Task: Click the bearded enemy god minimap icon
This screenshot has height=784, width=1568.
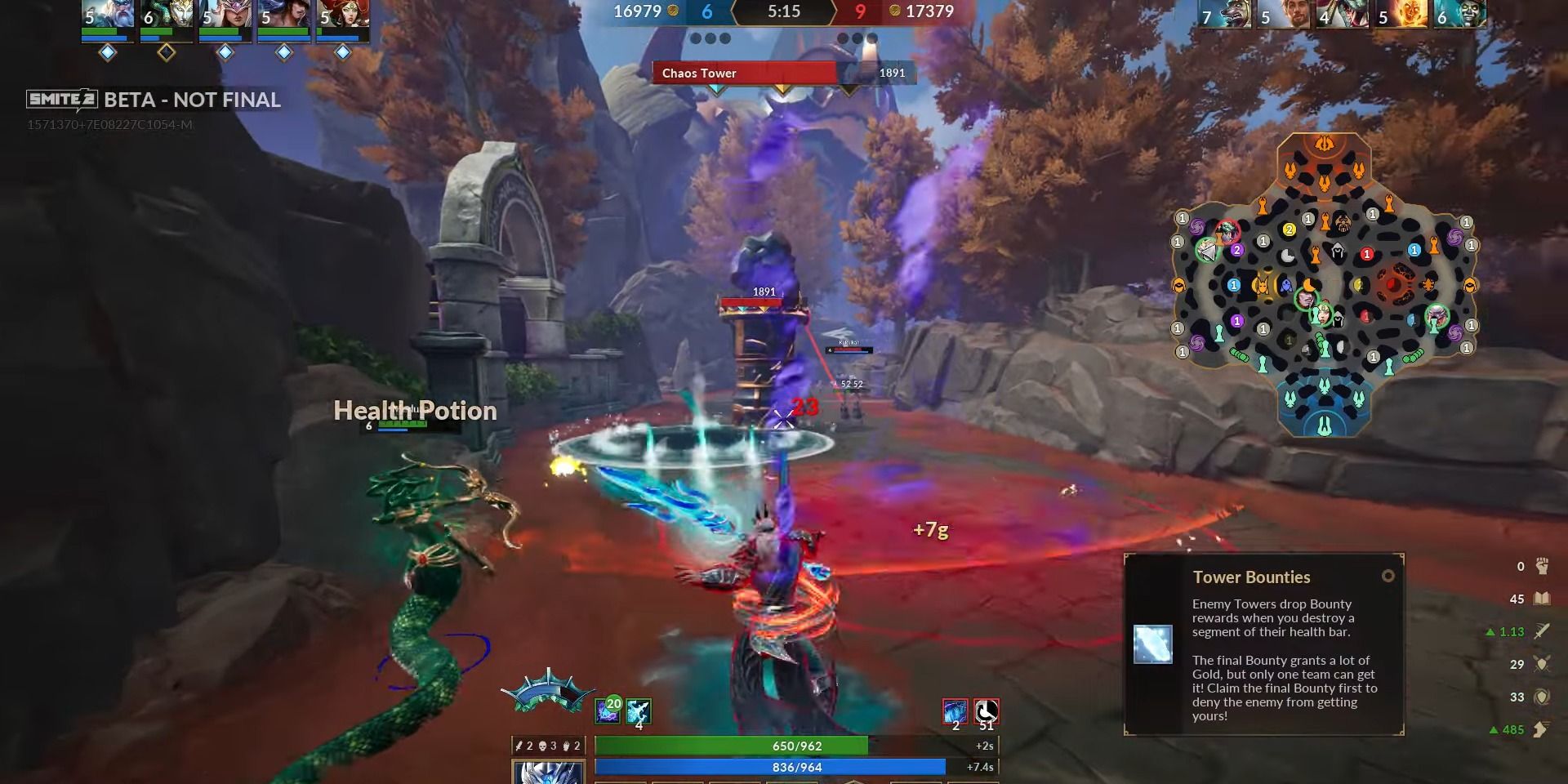Action: click(x=1342, y=222)
